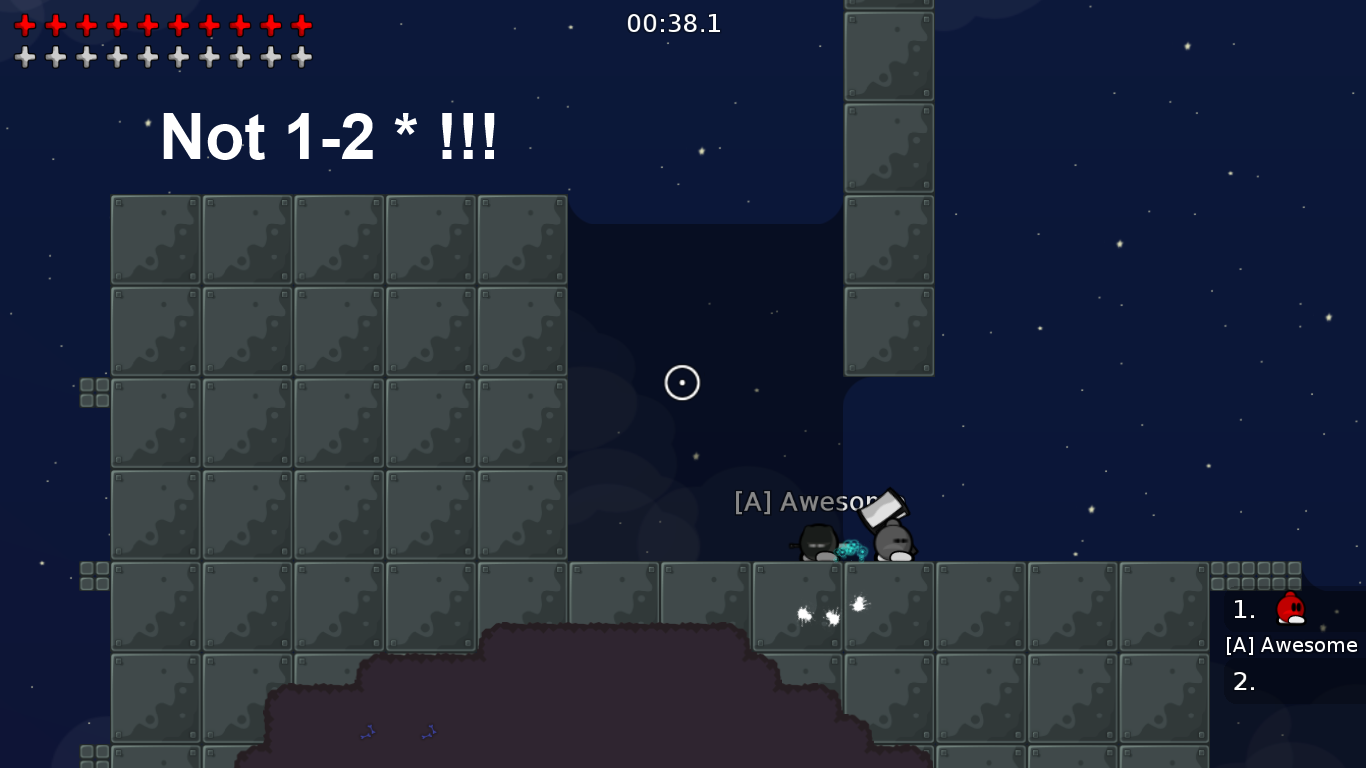Click the first red heart in the health bar
This screenshot has width=1366, height=768.
[25, 25]
